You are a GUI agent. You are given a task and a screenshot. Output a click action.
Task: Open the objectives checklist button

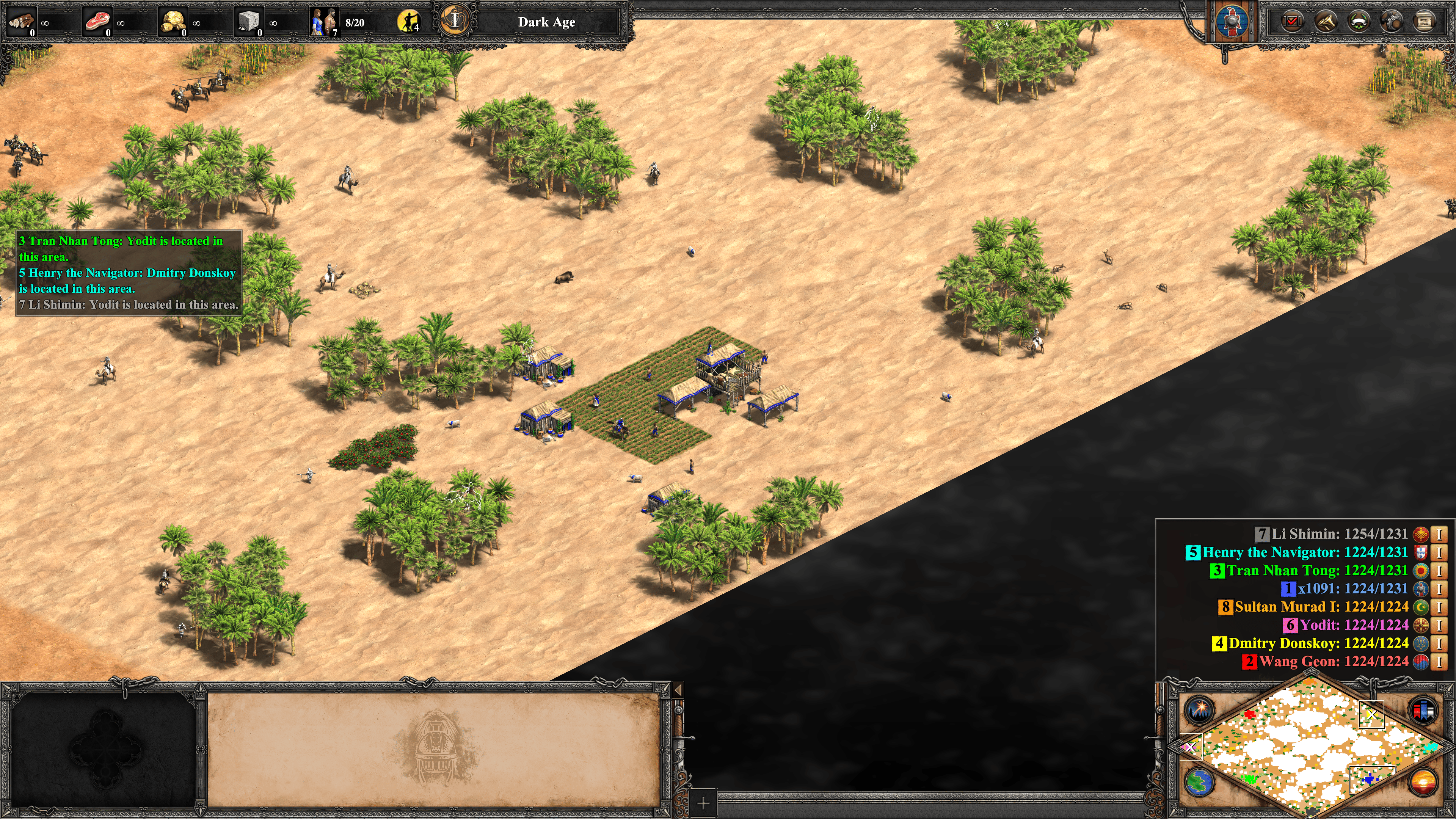coord(1291,22)
